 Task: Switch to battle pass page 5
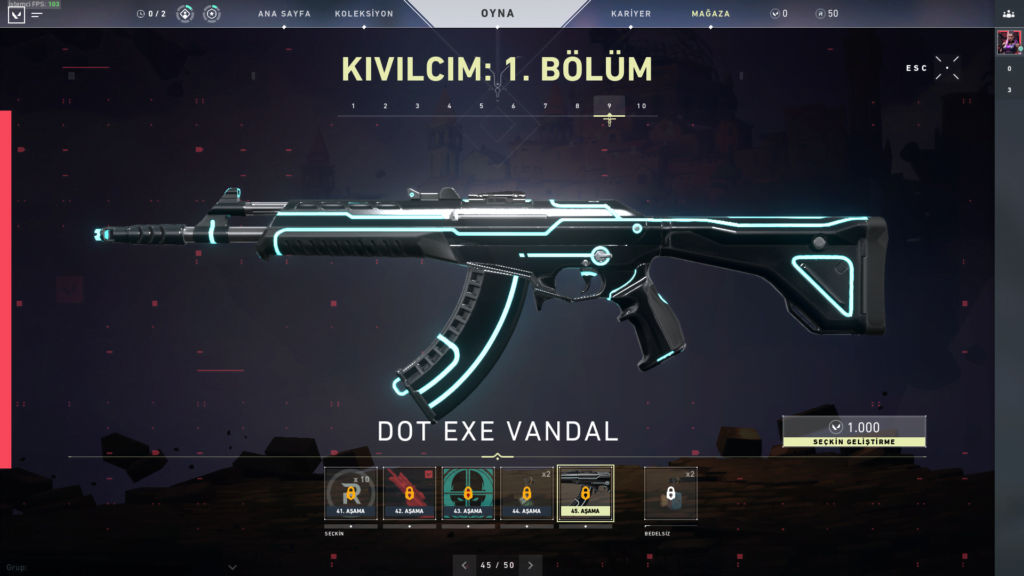tap(481, 106)
